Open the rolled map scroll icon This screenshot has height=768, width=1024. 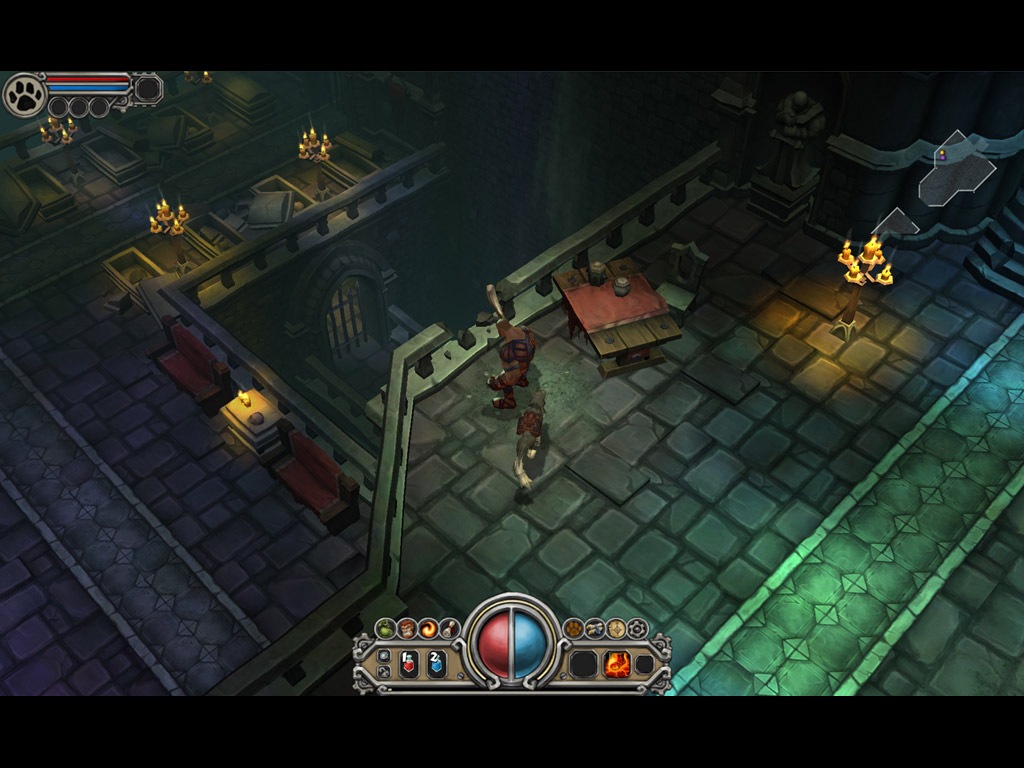(595, 629)
